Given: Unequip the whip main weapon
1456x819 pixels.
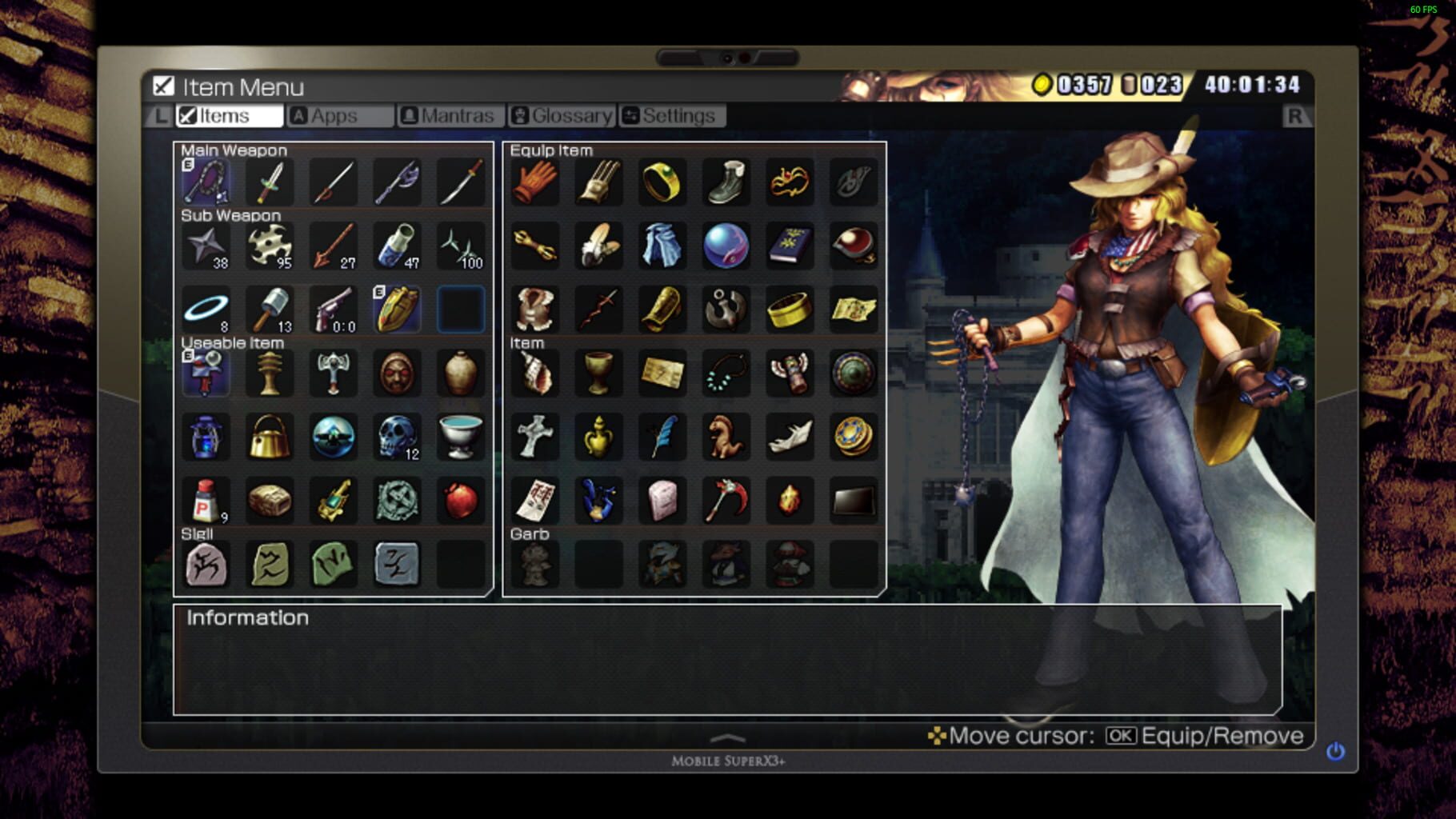Looking at the screenshot, I should pyautogui.click(x=206, y=182).
